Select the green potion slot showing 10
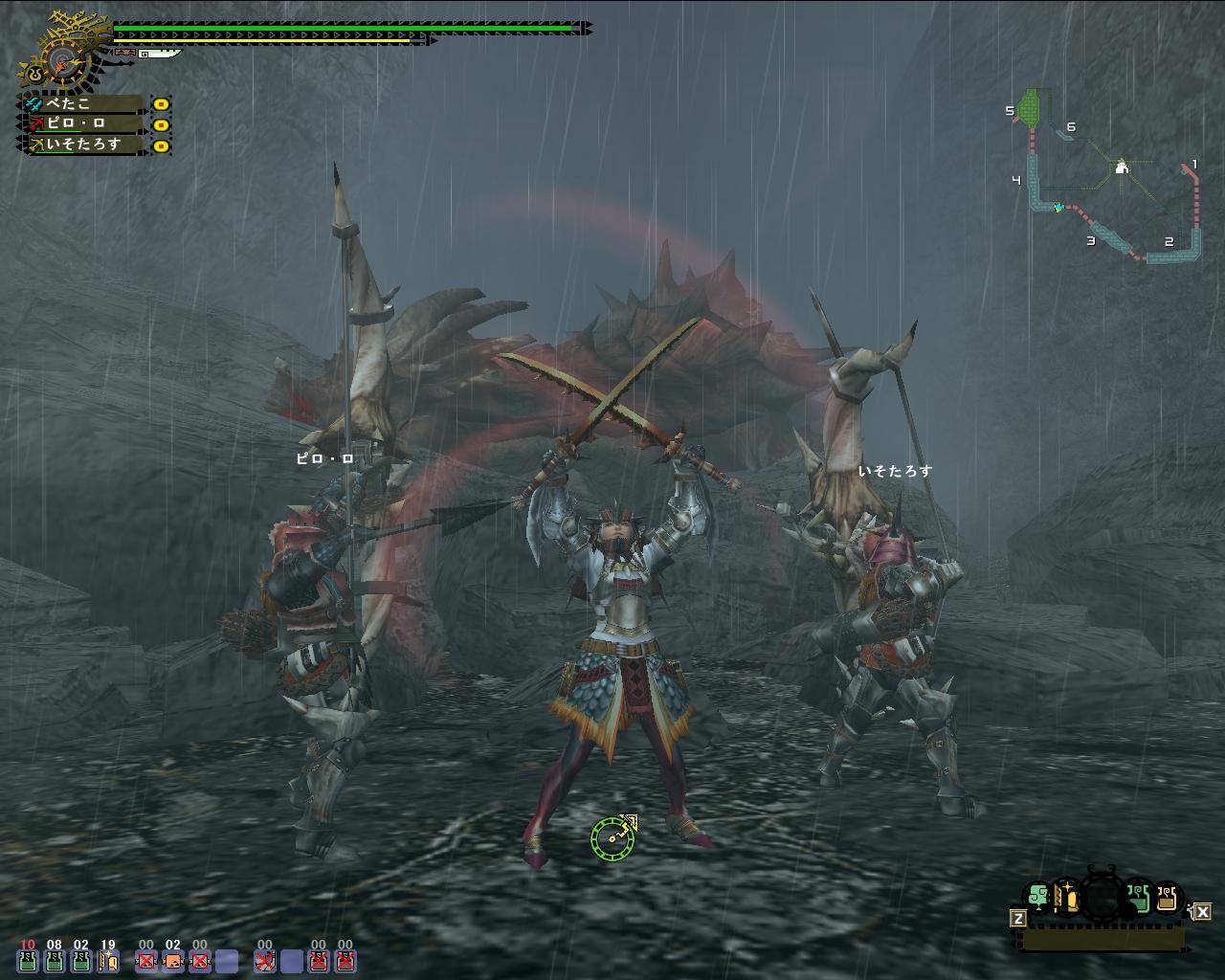The image size is (1225, 980). pos(28,960)
